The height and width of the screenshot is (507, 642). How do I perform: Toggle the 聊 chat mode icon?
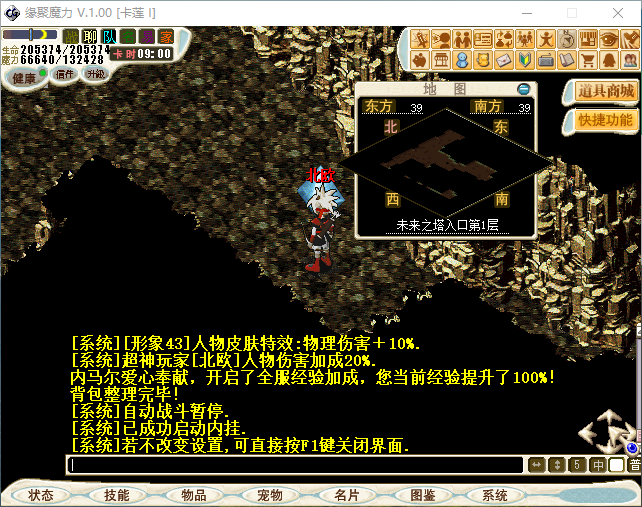90,37
